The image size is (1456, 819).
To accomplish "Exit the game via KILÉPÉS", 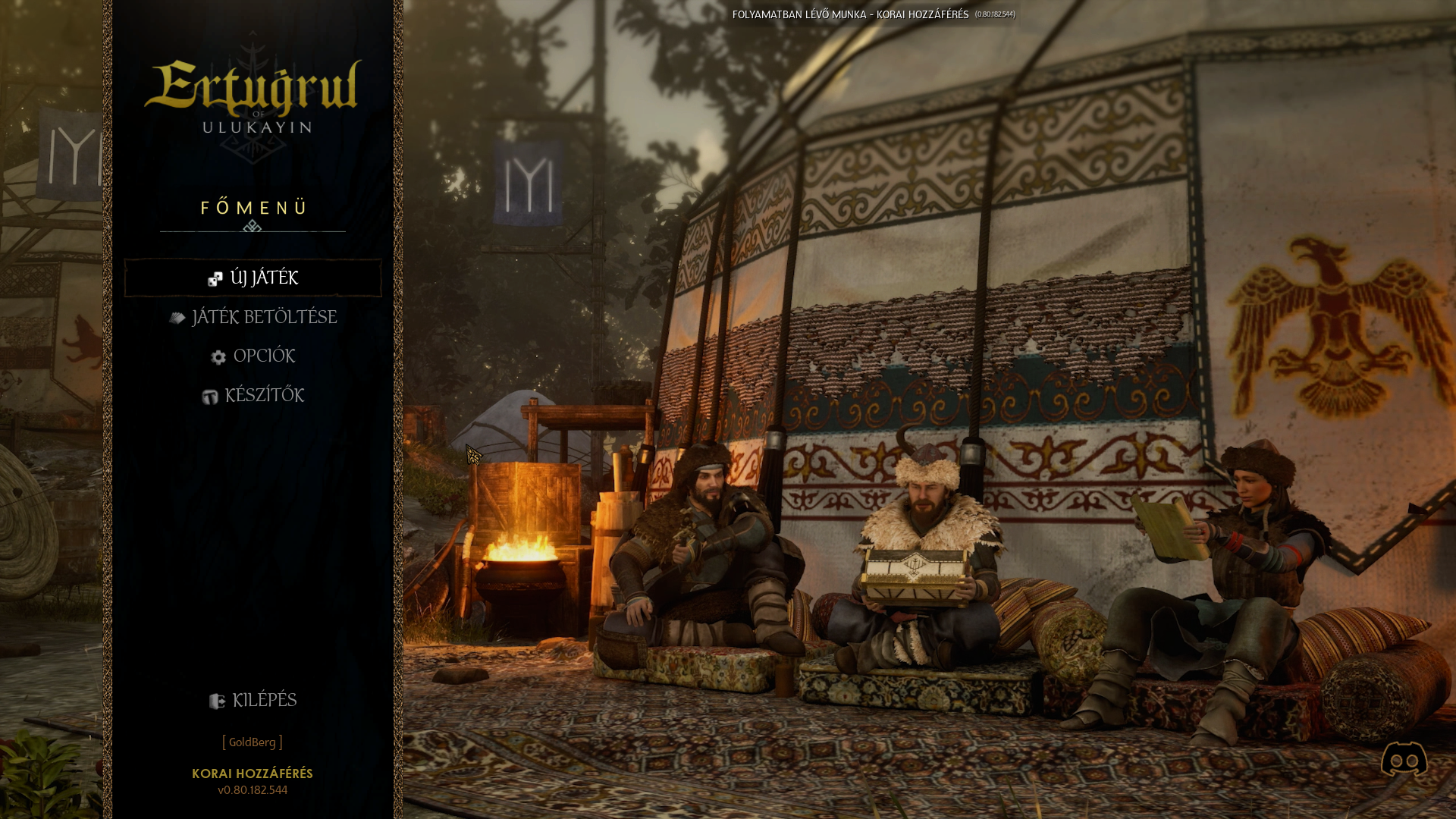I will click(253, 701).
